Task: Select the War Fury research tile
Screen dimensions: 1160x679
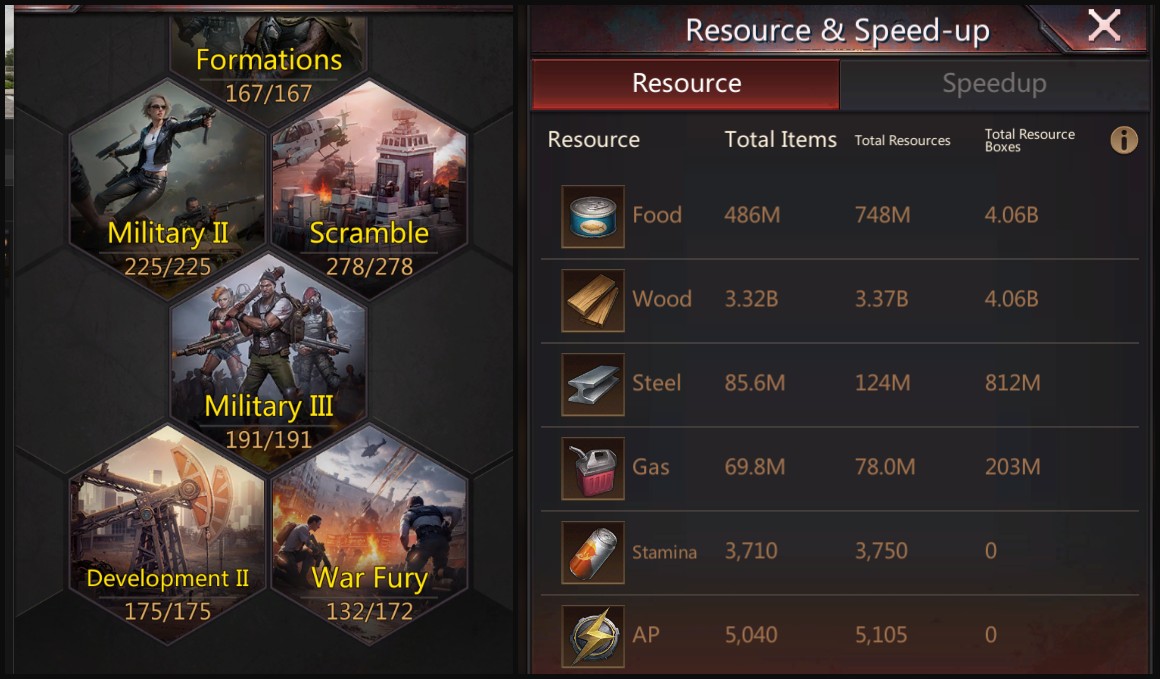Action: click(x=369, y=530)
